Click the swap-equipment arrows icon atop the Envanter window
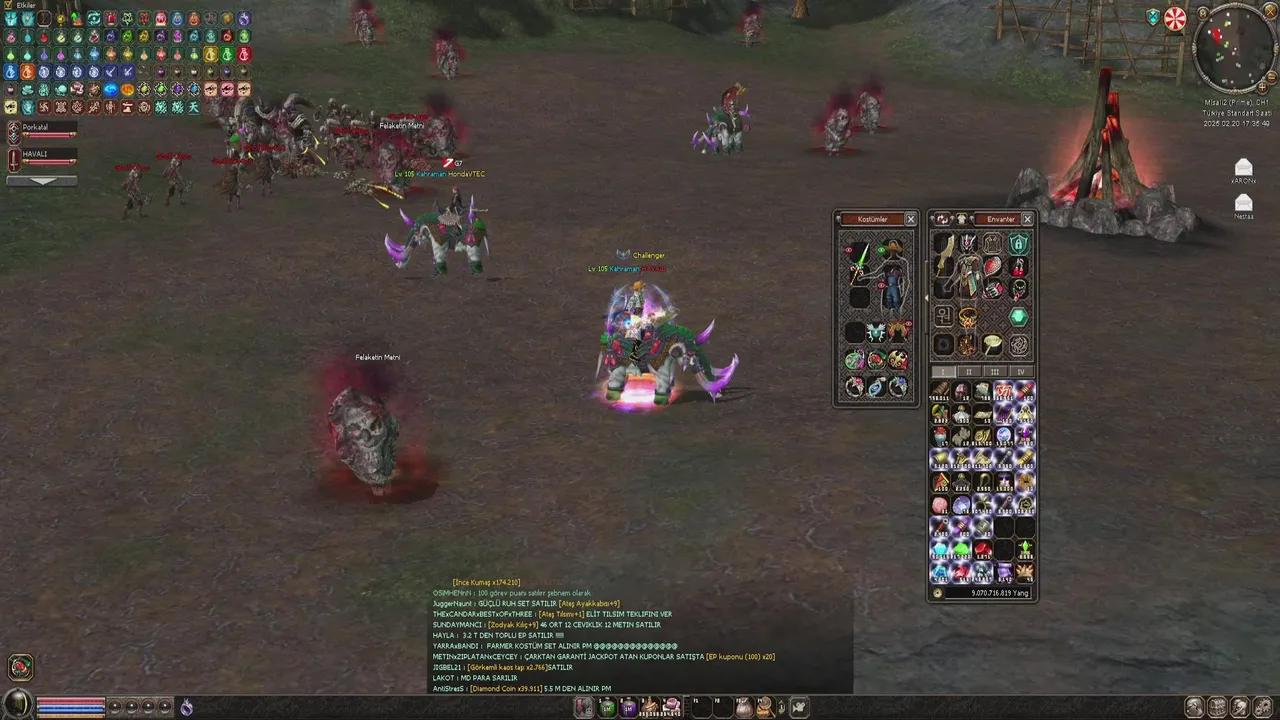The width and height of the screenshot is (1280, 720). (943, 219)
